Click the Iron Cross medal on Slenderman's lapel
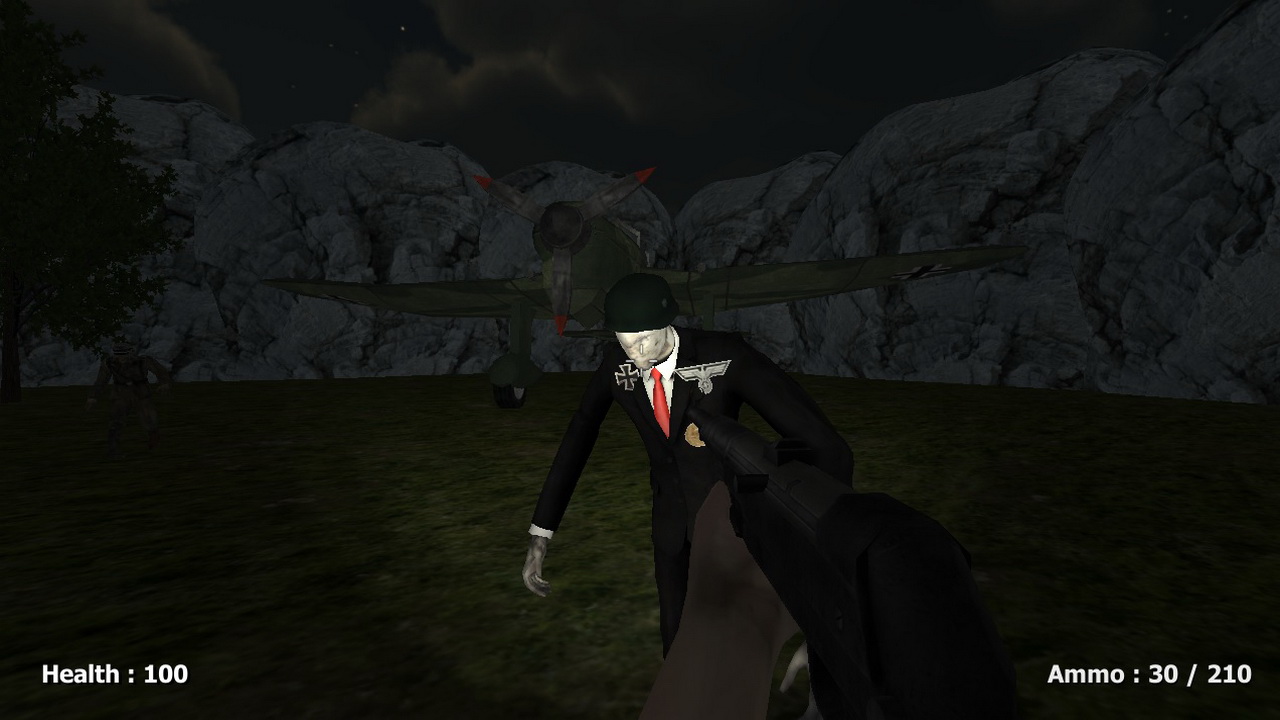1280x720 pixels. [x=626, y=378]
